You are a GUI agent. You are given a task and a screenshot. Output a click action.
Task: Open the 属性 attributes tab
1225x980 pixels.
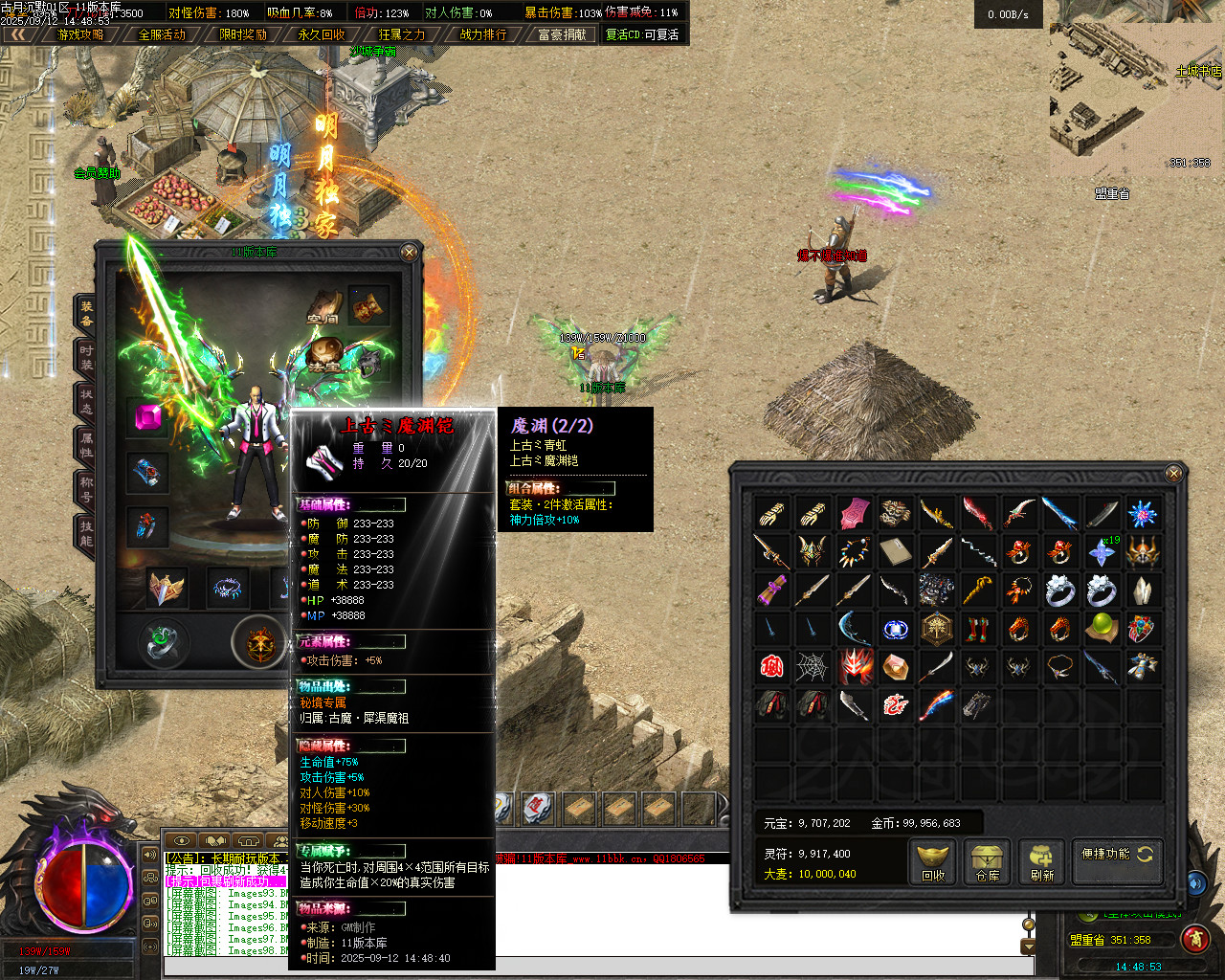pyautogui.click(x=86, y=445)
